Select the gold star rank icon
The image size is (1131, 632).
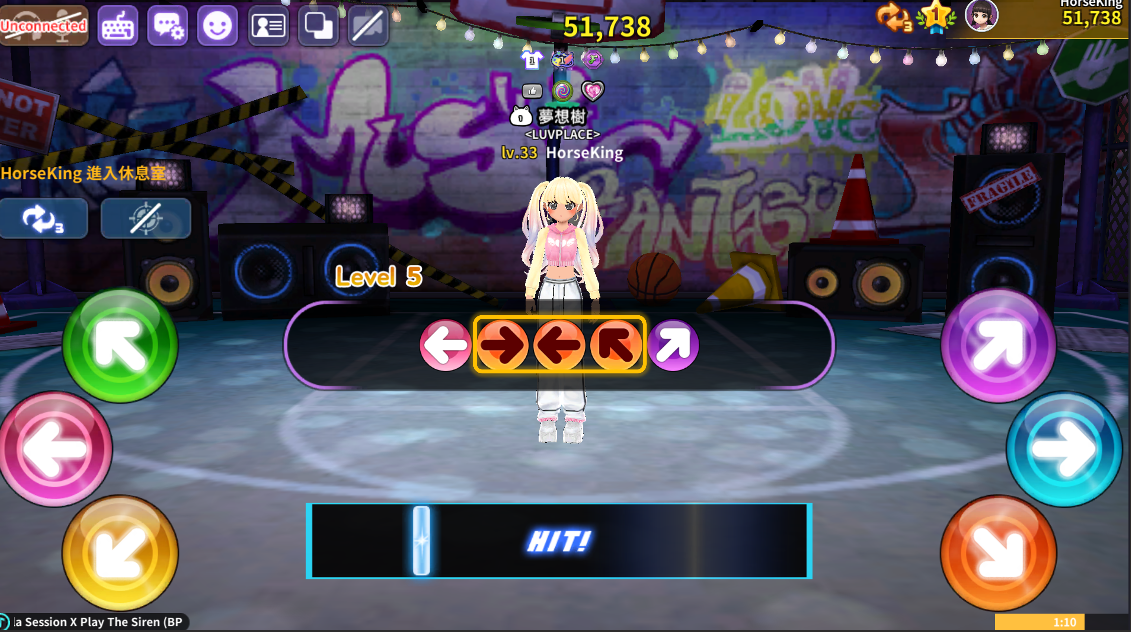936,16
